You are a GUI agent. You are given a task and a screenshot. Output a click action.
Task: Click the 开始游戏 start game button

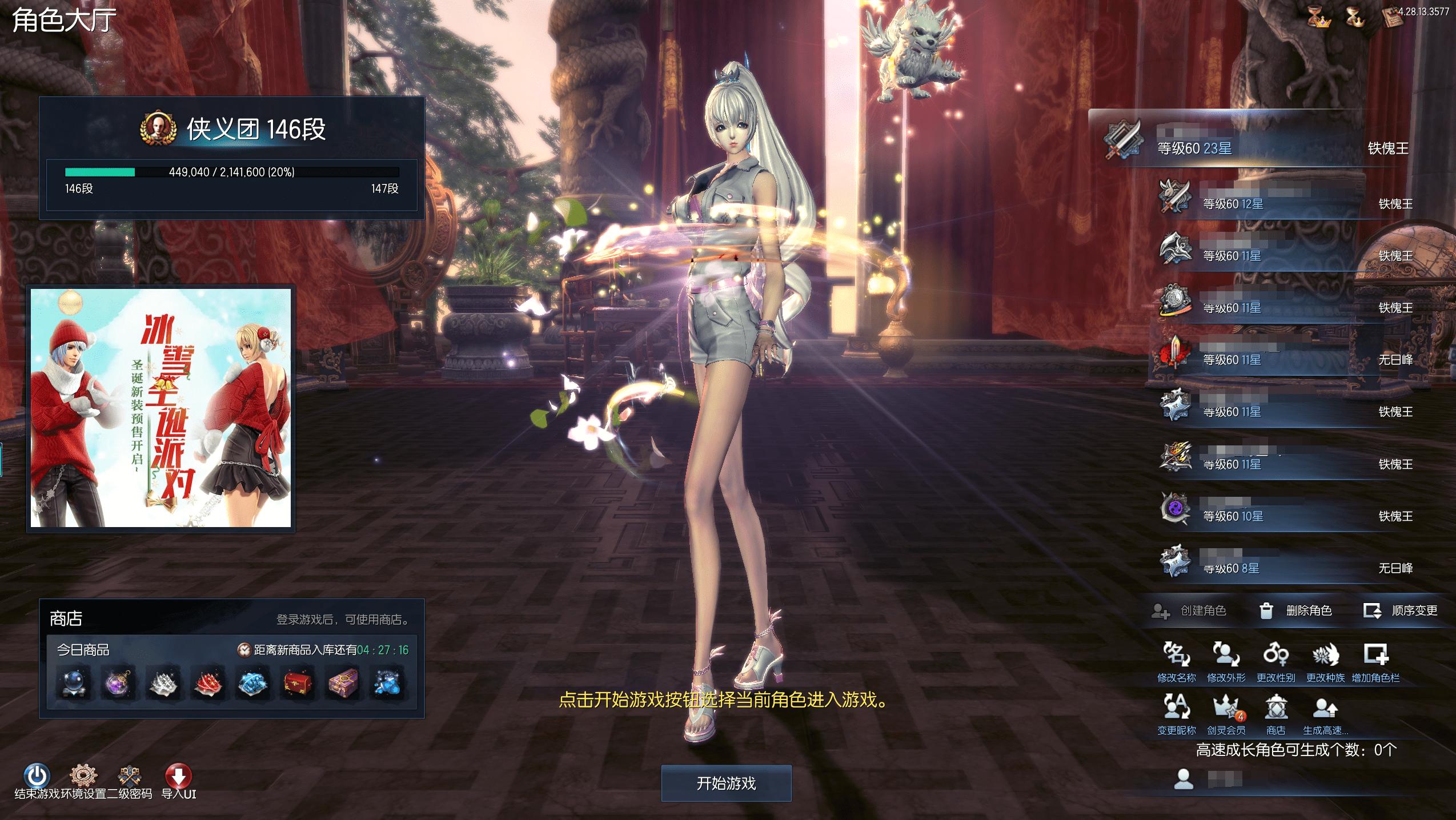726,783
